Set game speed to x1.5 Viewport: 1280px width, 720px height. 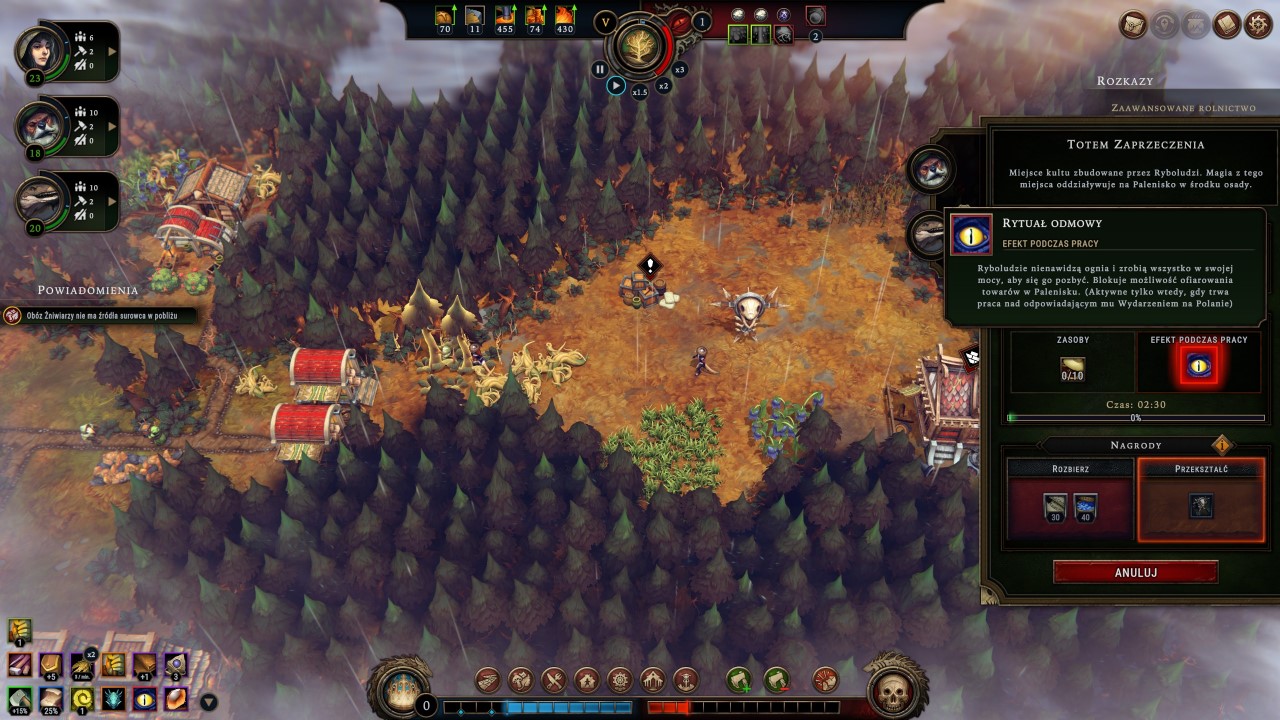640,92
